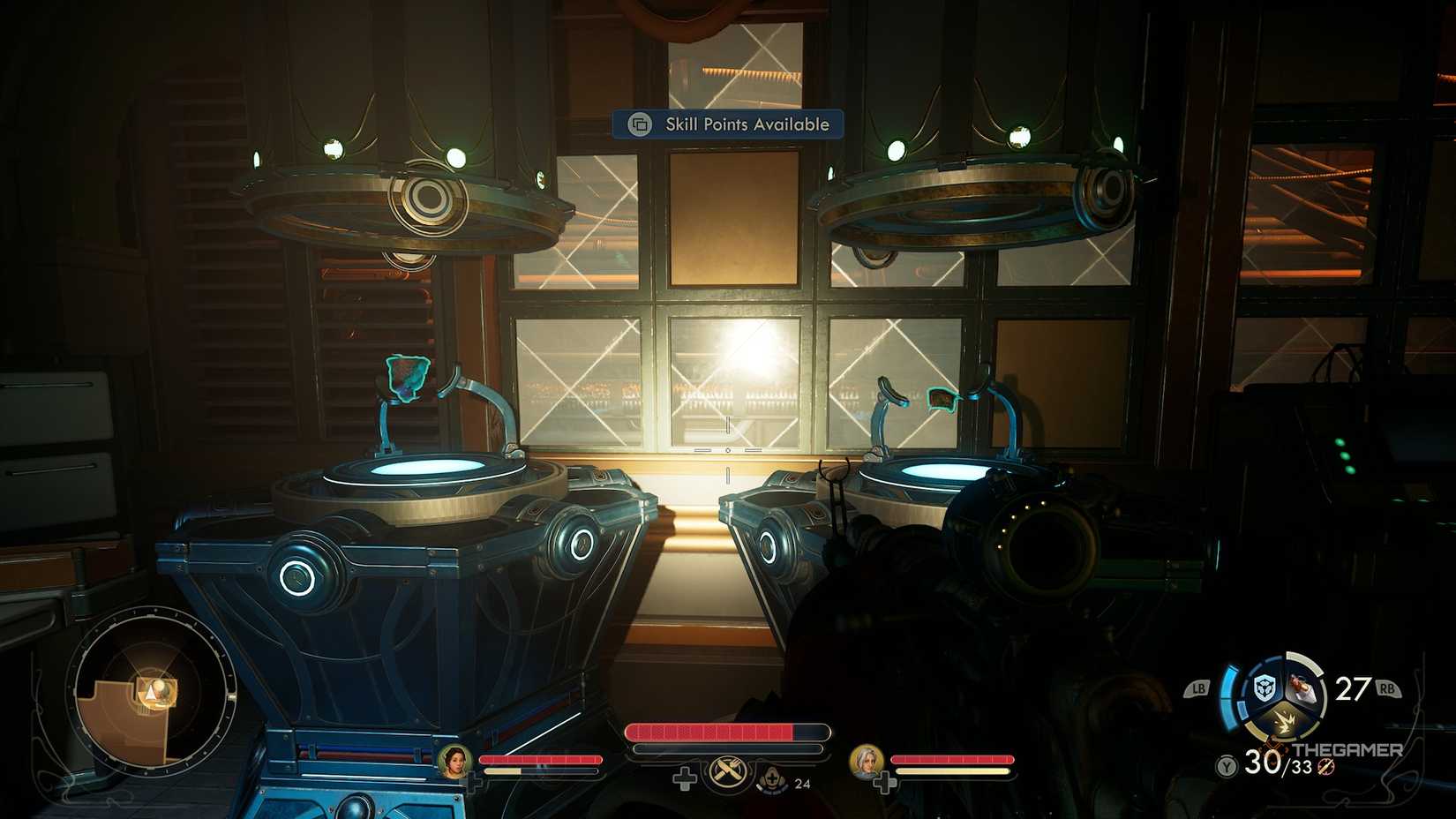Select the blue armor shield segment on weapon wheel
This screenshot has width=1456, height=819.
tap(1265, 688)
